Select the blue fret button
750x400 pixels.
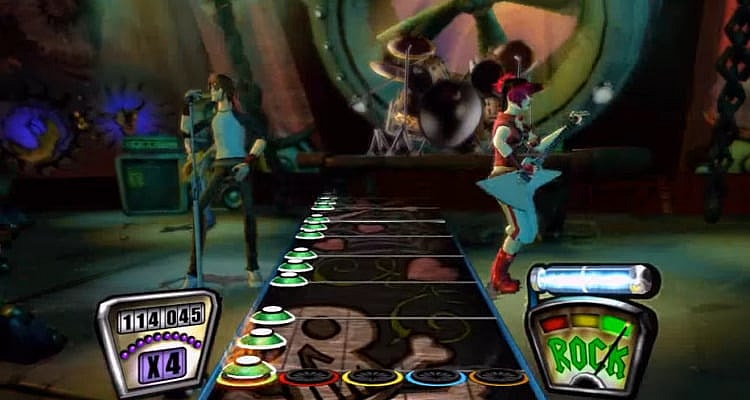(435, 378)
